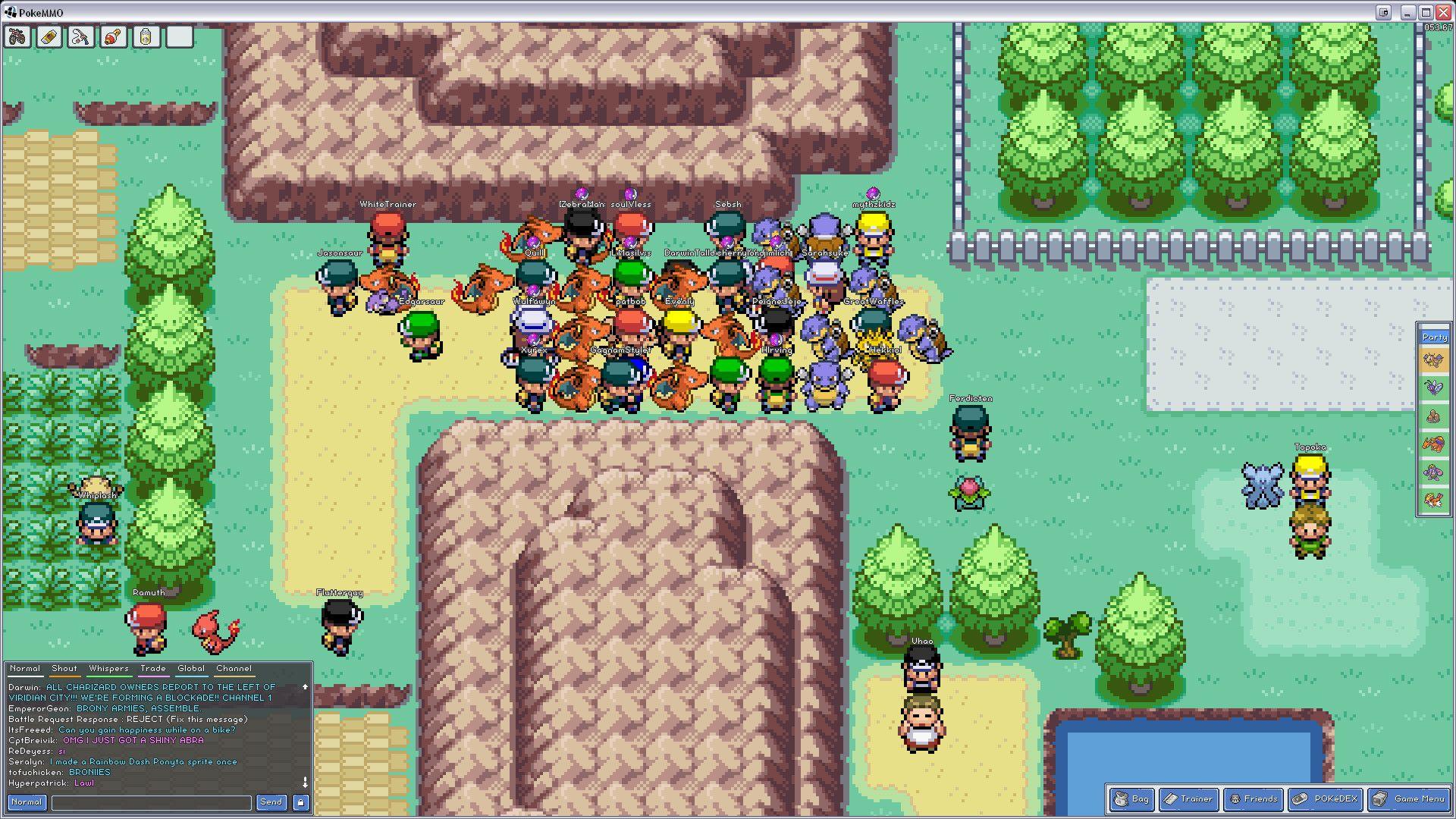Switch to the Trade chat tab
The width and height of the screenshot is (1456, 819).
pyautogui.click(x=152, y=668)
